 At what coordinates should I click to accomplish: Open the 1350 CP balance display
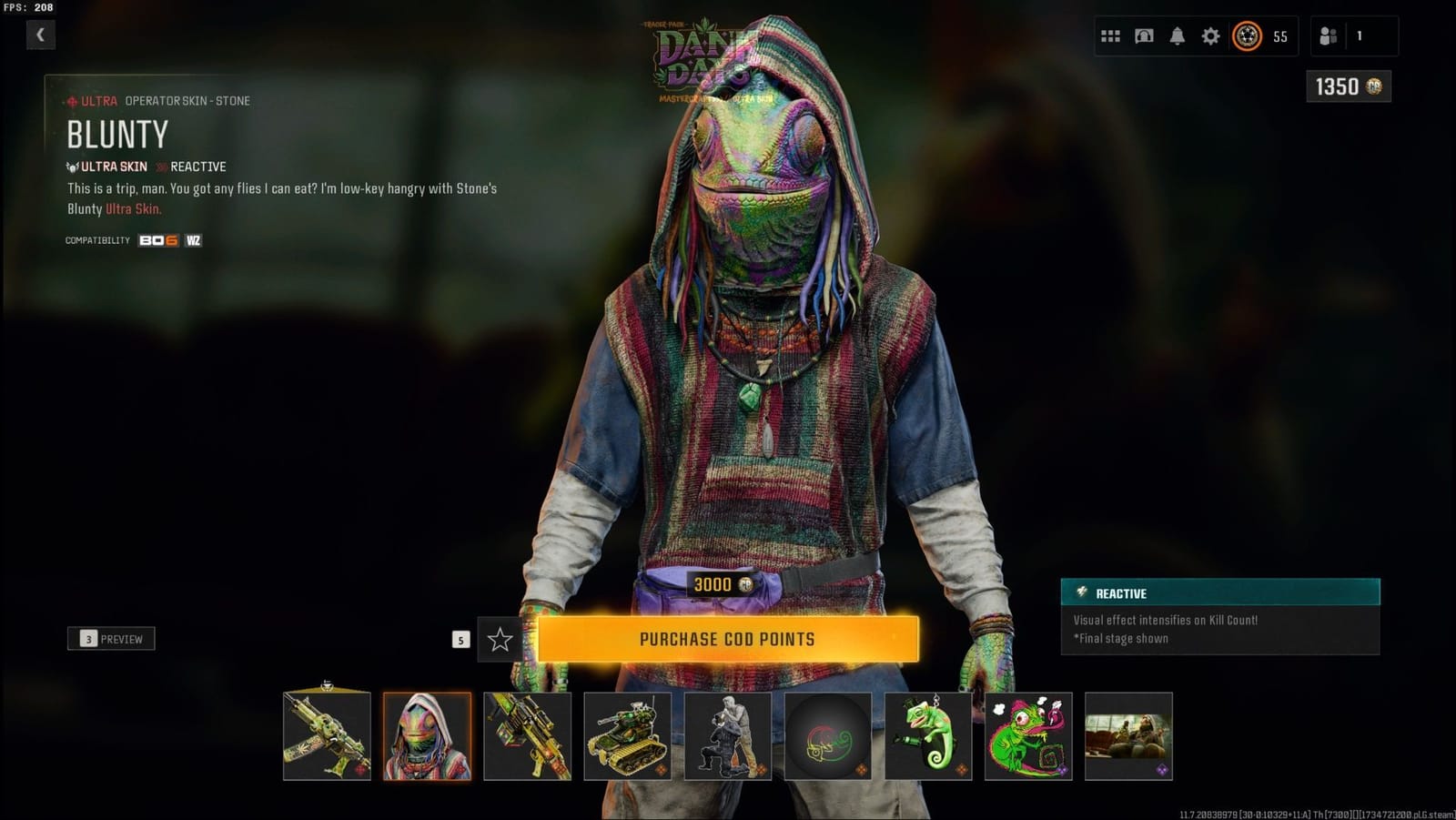click(1348, 86)
